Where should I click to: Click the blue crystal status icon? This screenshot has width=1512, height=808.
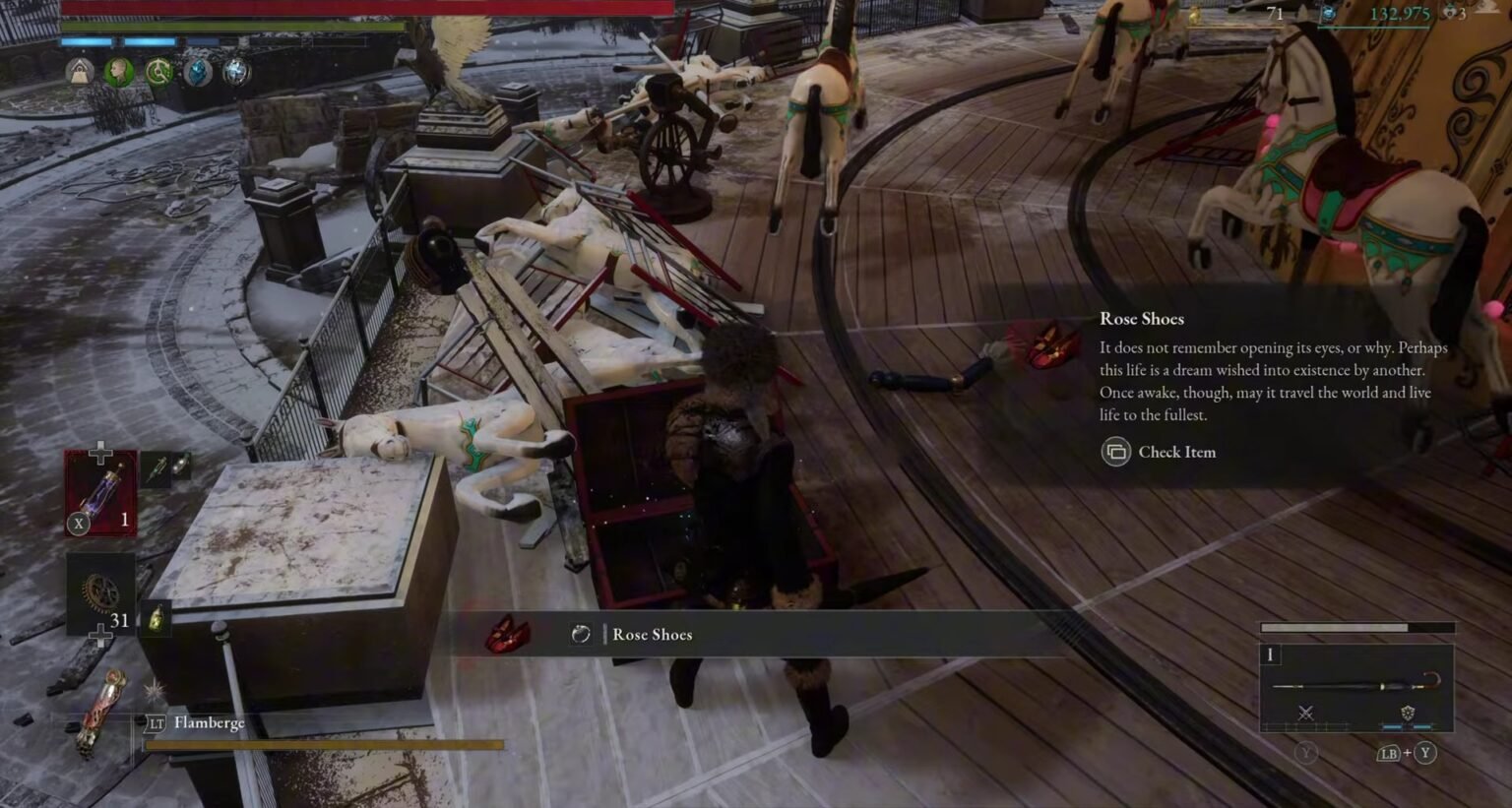click(197, 70)
